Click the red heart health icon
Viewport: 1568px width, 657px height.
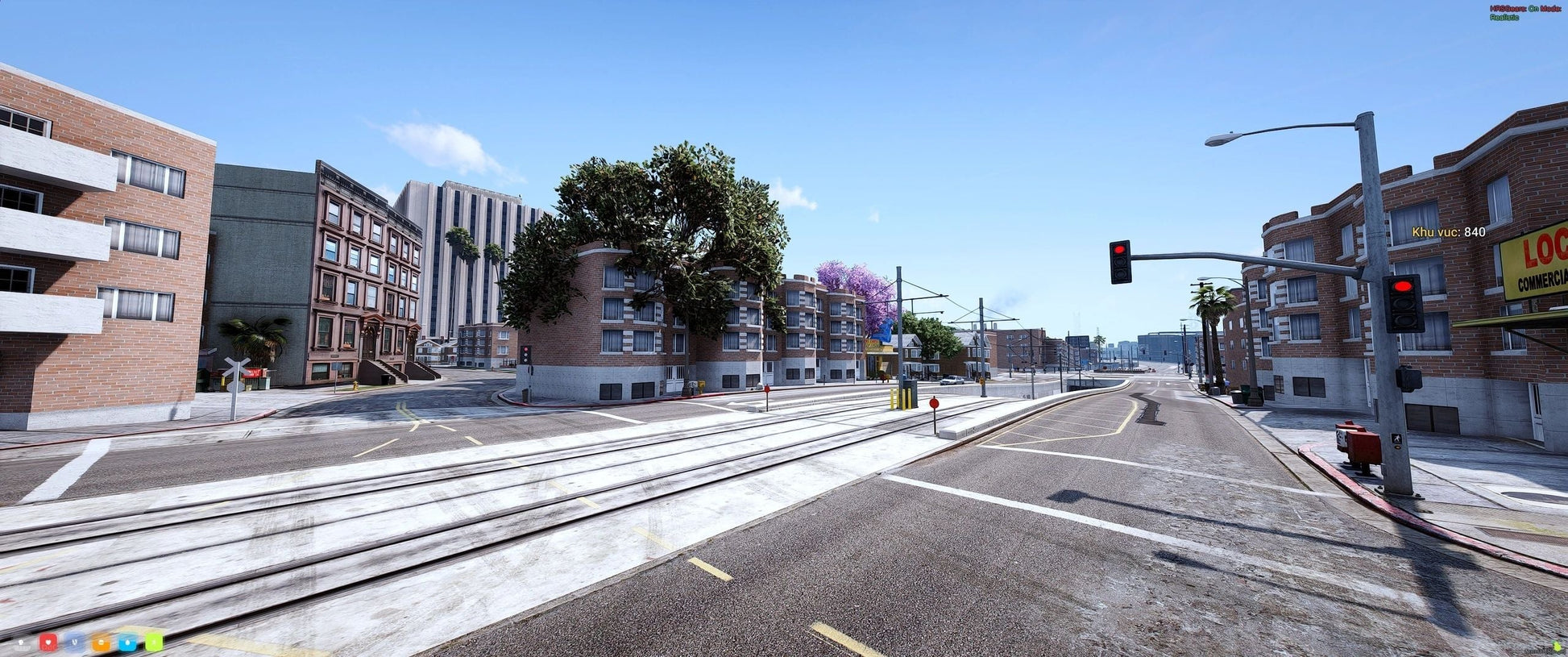click(48, 642)
